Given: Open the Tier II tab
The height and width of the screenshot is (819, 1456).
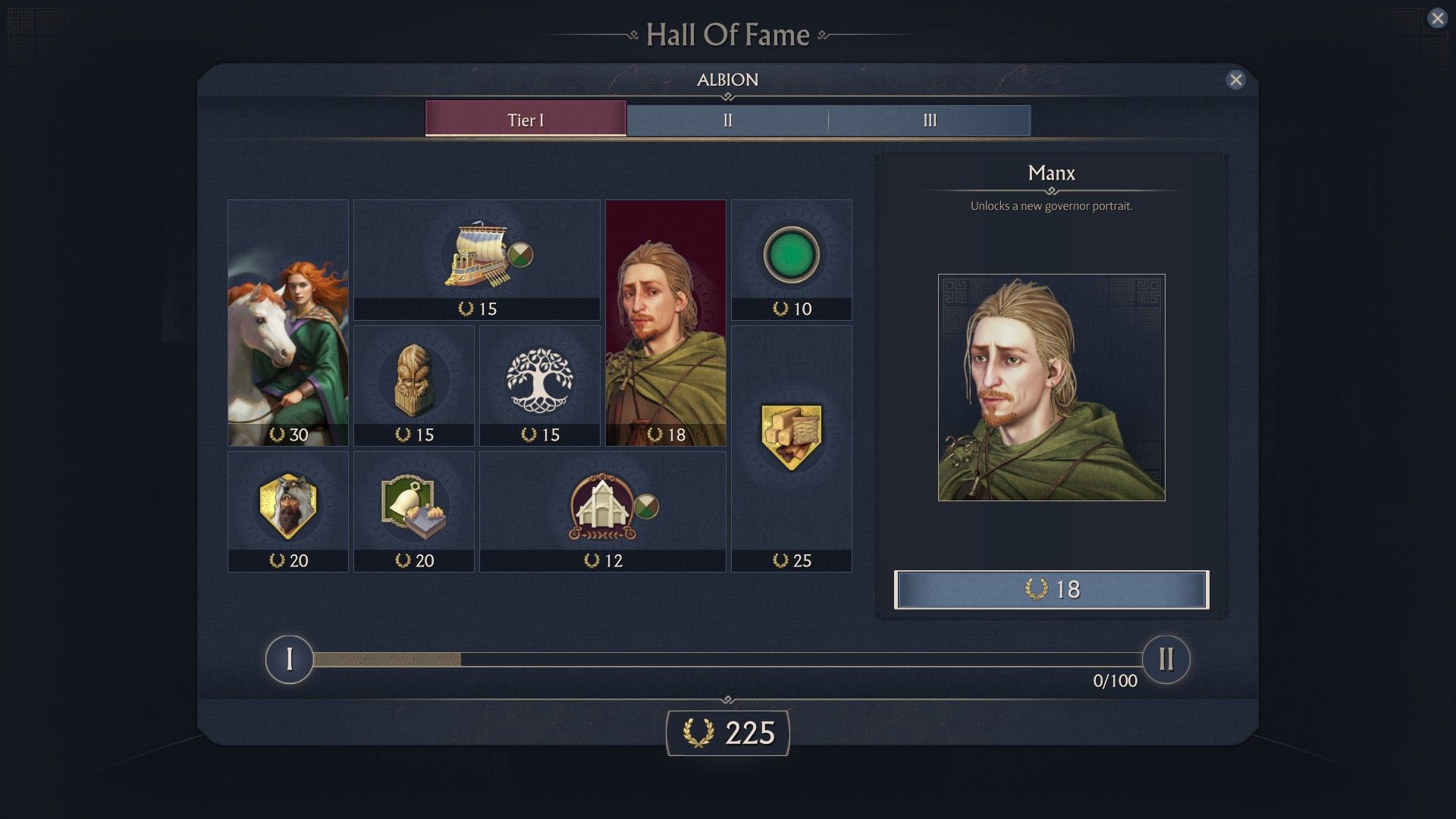Looking at the screenshot, I should pos(727,120).
